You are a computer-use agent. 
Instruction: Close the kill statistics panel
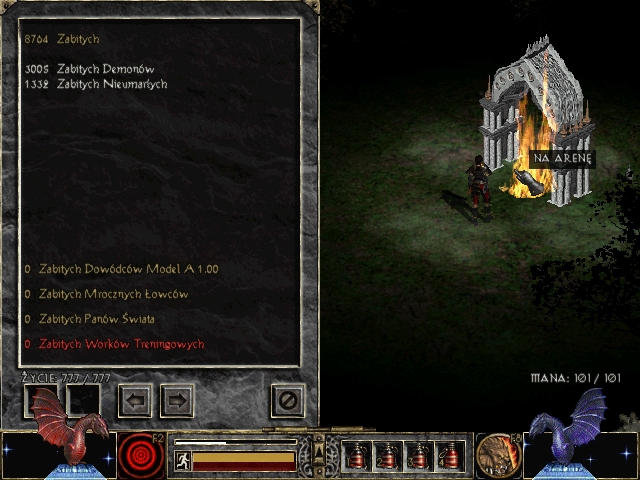(288, 401)
